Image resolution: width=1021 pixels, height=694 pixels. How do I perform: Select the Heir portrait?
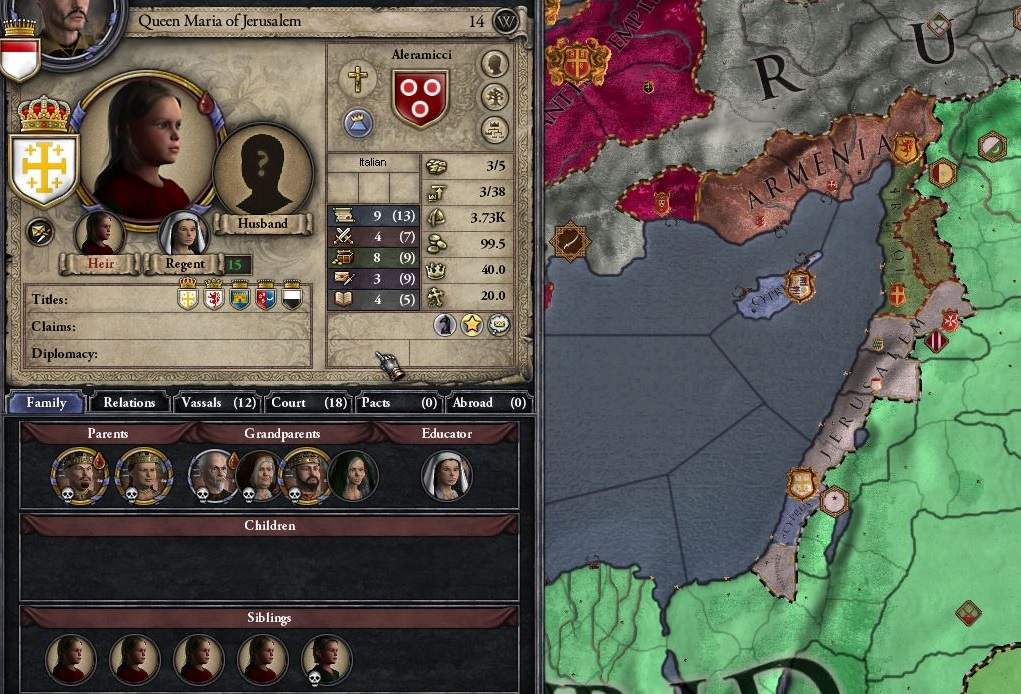point(99,234)
